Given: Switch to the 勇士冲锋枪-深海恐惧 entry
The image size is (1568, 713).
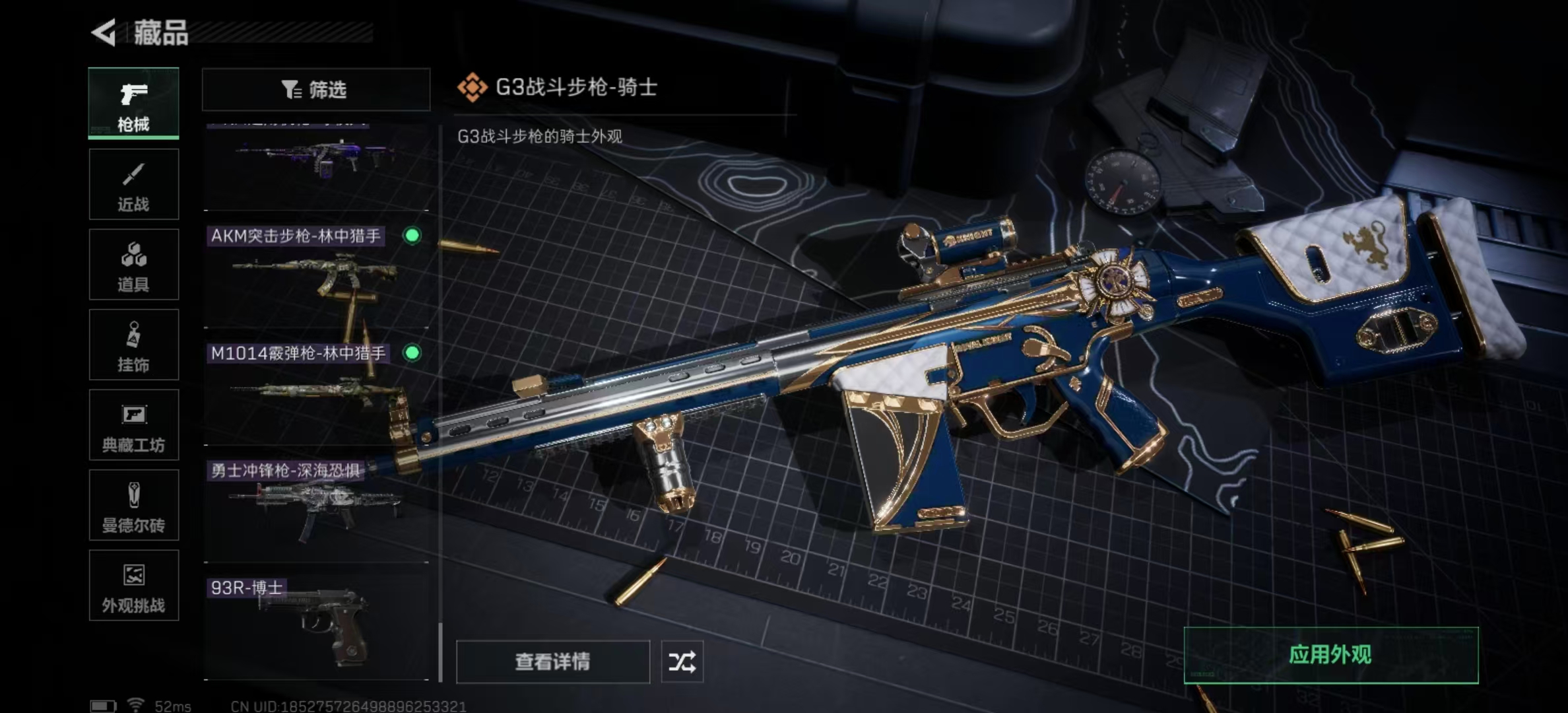Looking at the screenshot, I should 317,505.
